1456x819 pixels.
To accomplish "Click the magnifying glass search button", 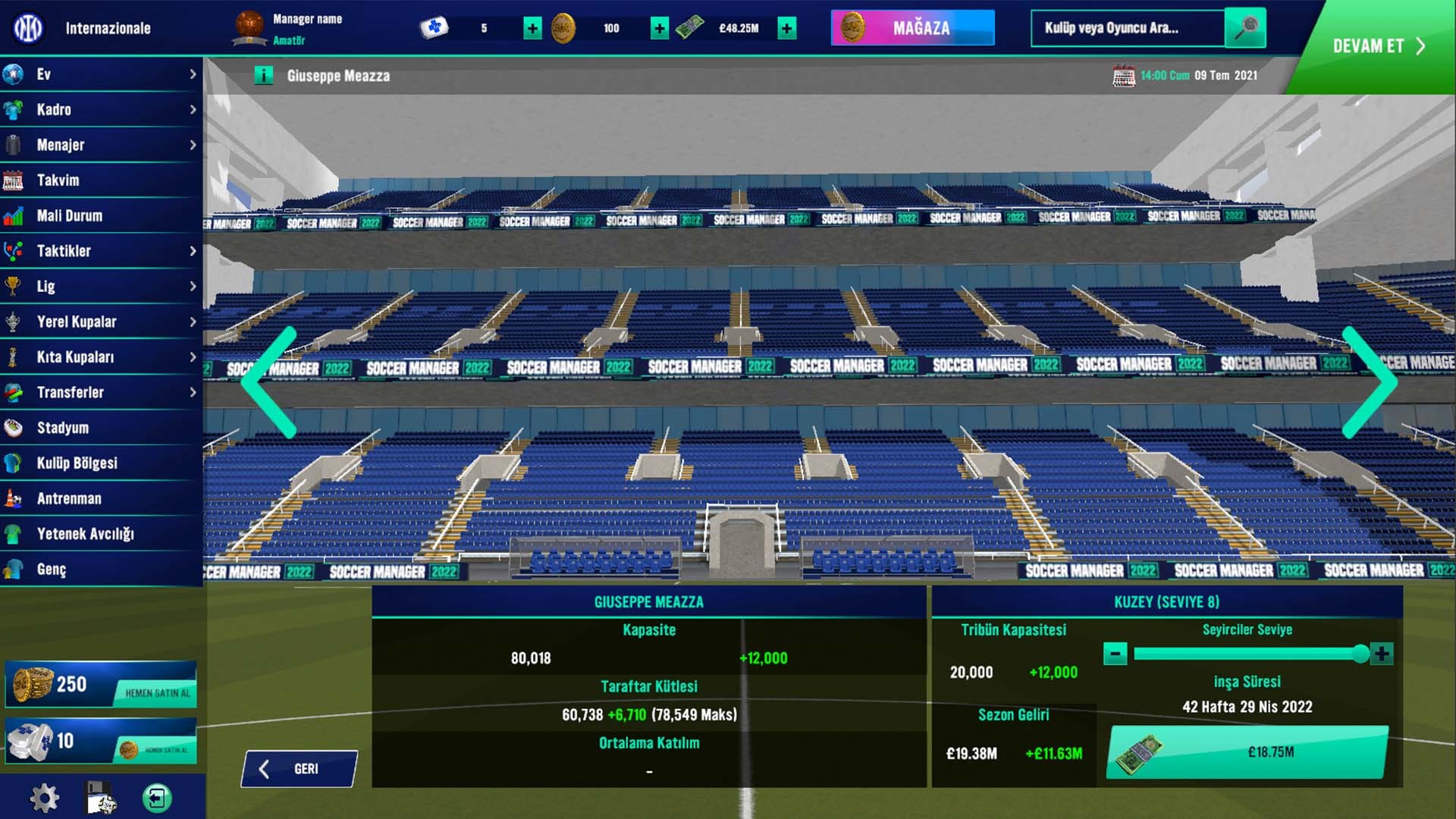I will click(1245, 28).
